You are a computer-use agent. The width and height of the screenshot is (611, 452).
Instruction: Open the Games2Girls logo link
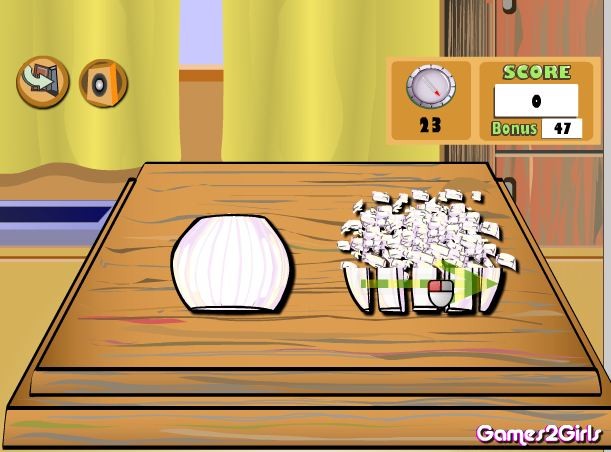pyautogui.click(x=540, y=433)
